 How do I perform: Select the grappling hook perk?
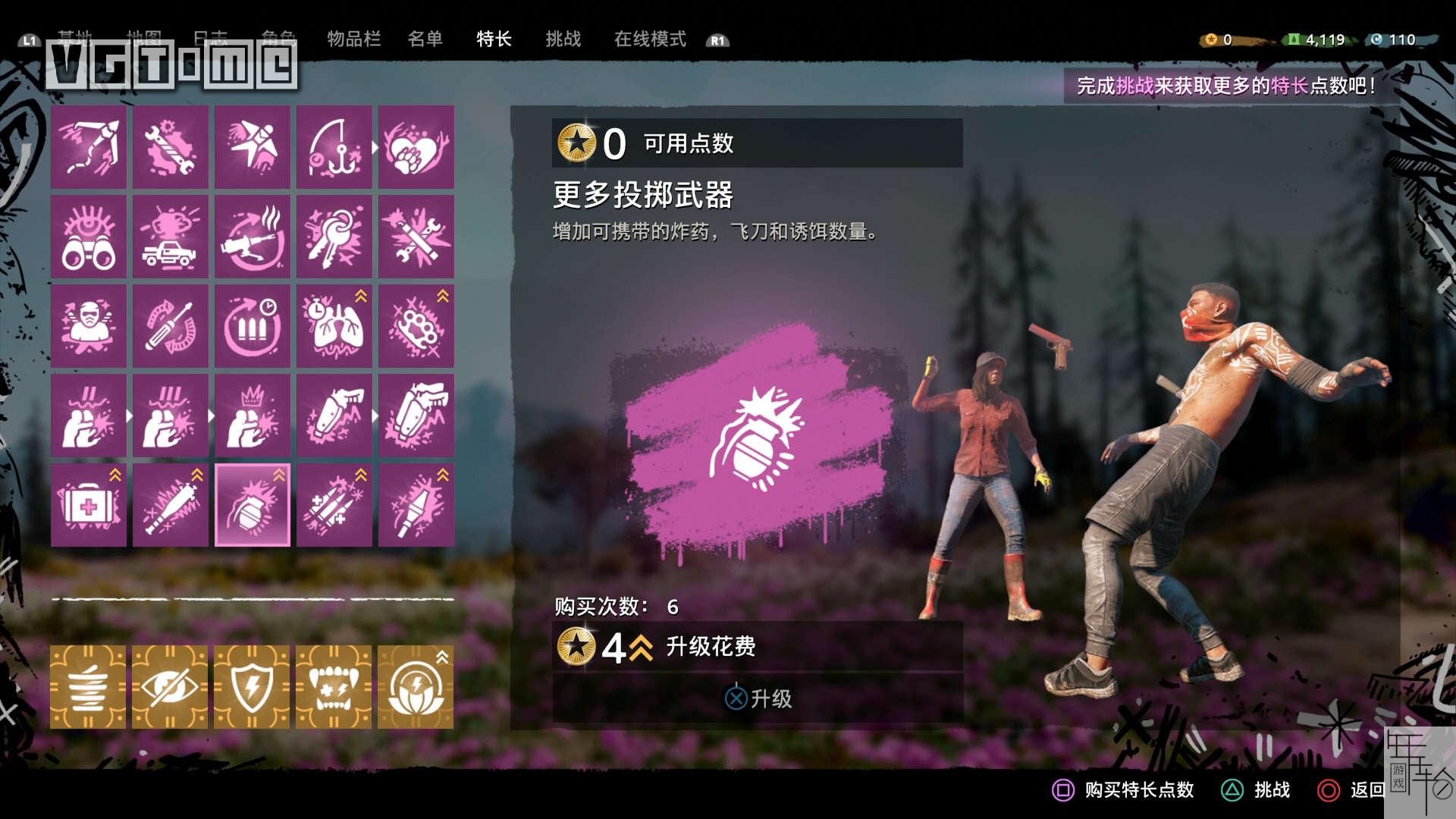[x=88, y=148]
